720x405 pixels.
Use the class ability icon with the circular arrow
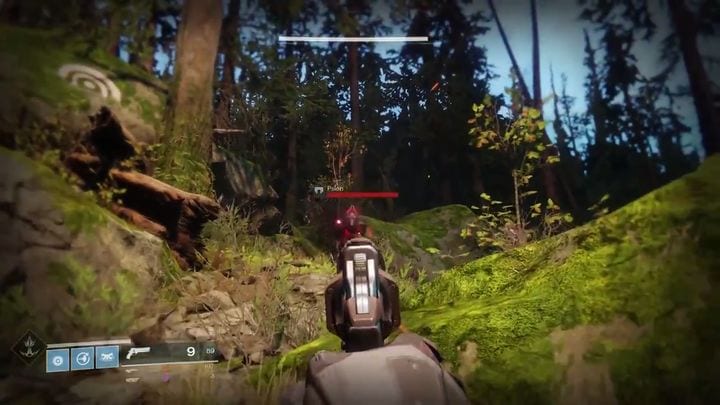click(82, 358)
